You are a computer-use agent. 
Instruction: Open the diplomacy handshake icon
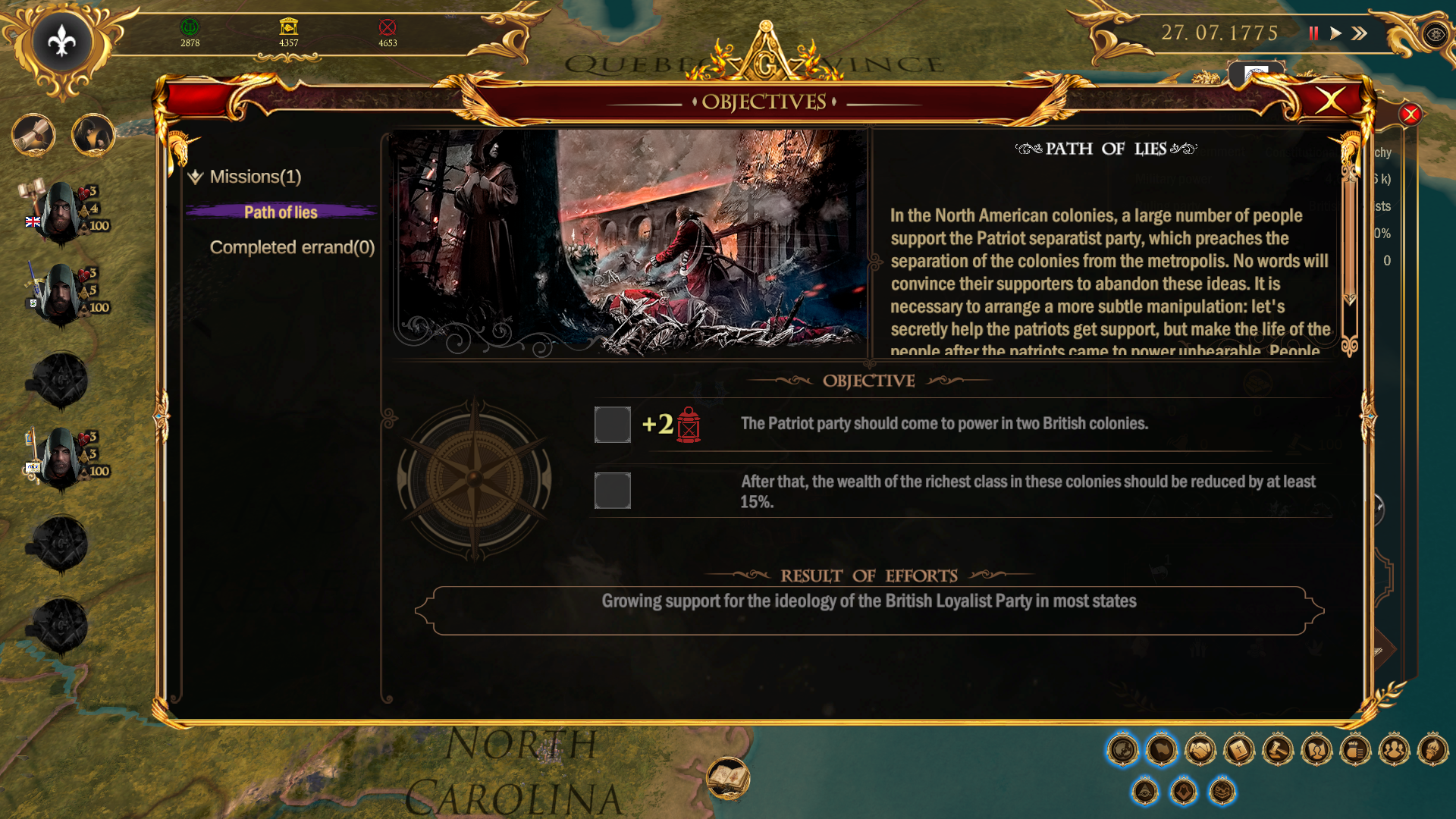(1199, 749)
